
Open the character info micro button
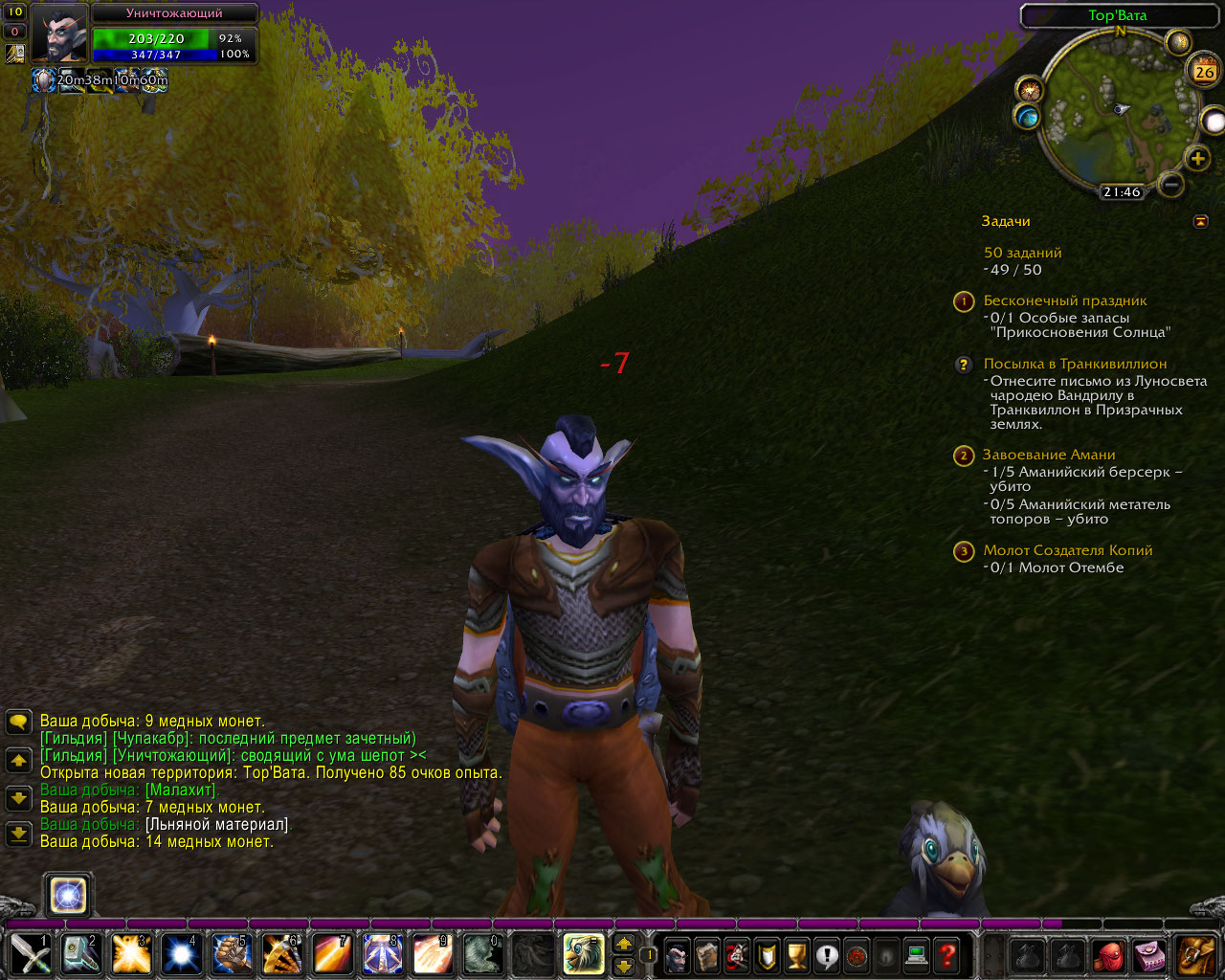pyautogui.click(x=678, y=955)
